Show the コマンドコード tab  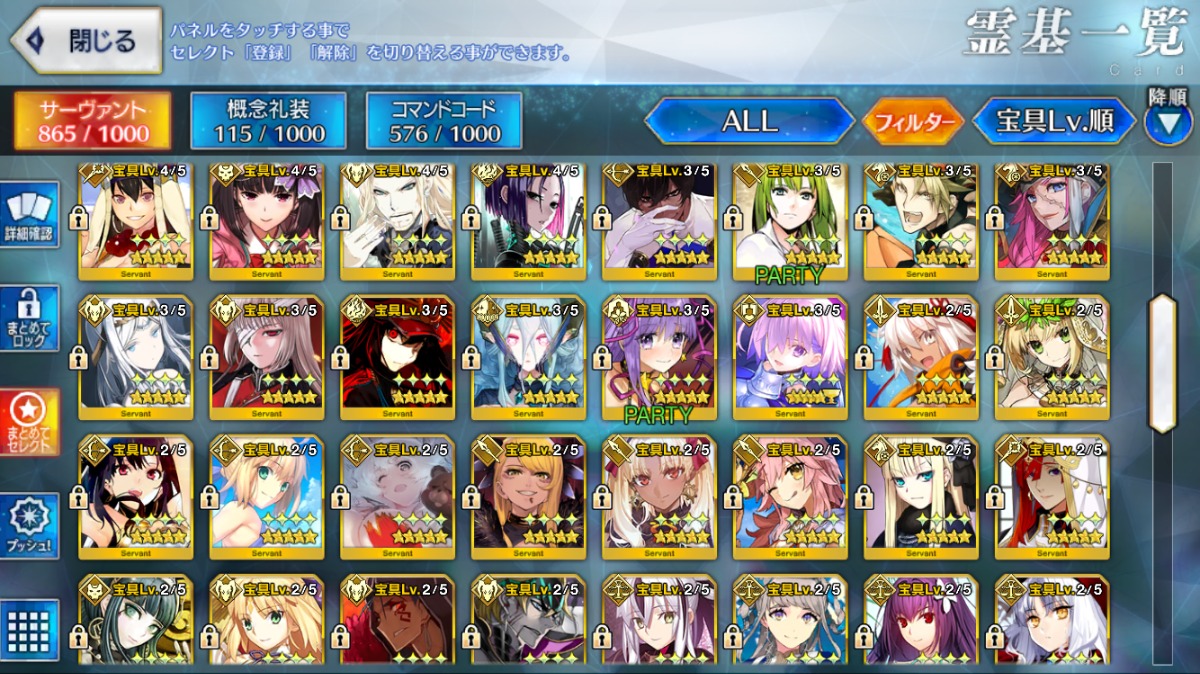[x=444, y=121]
